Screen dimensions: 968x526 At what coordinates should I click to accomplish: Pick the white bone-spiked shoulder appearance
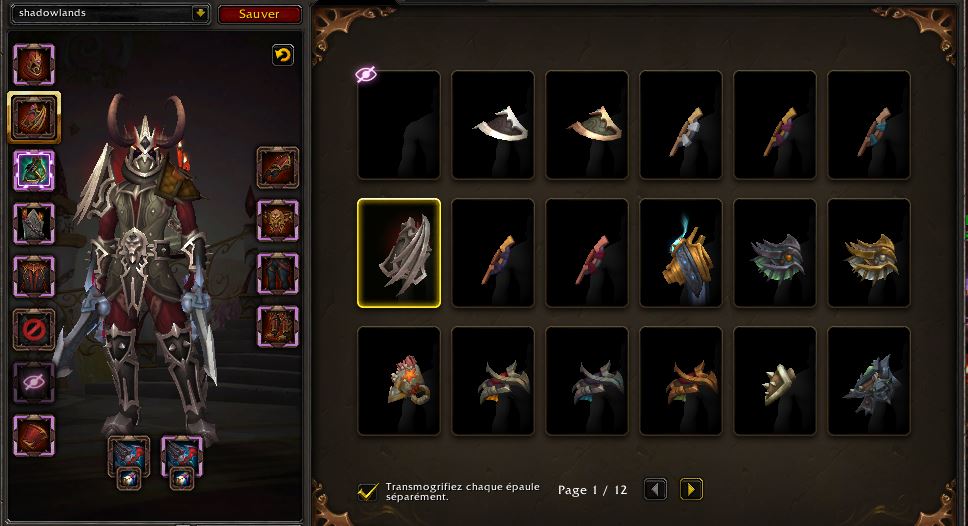click(775, 381)
